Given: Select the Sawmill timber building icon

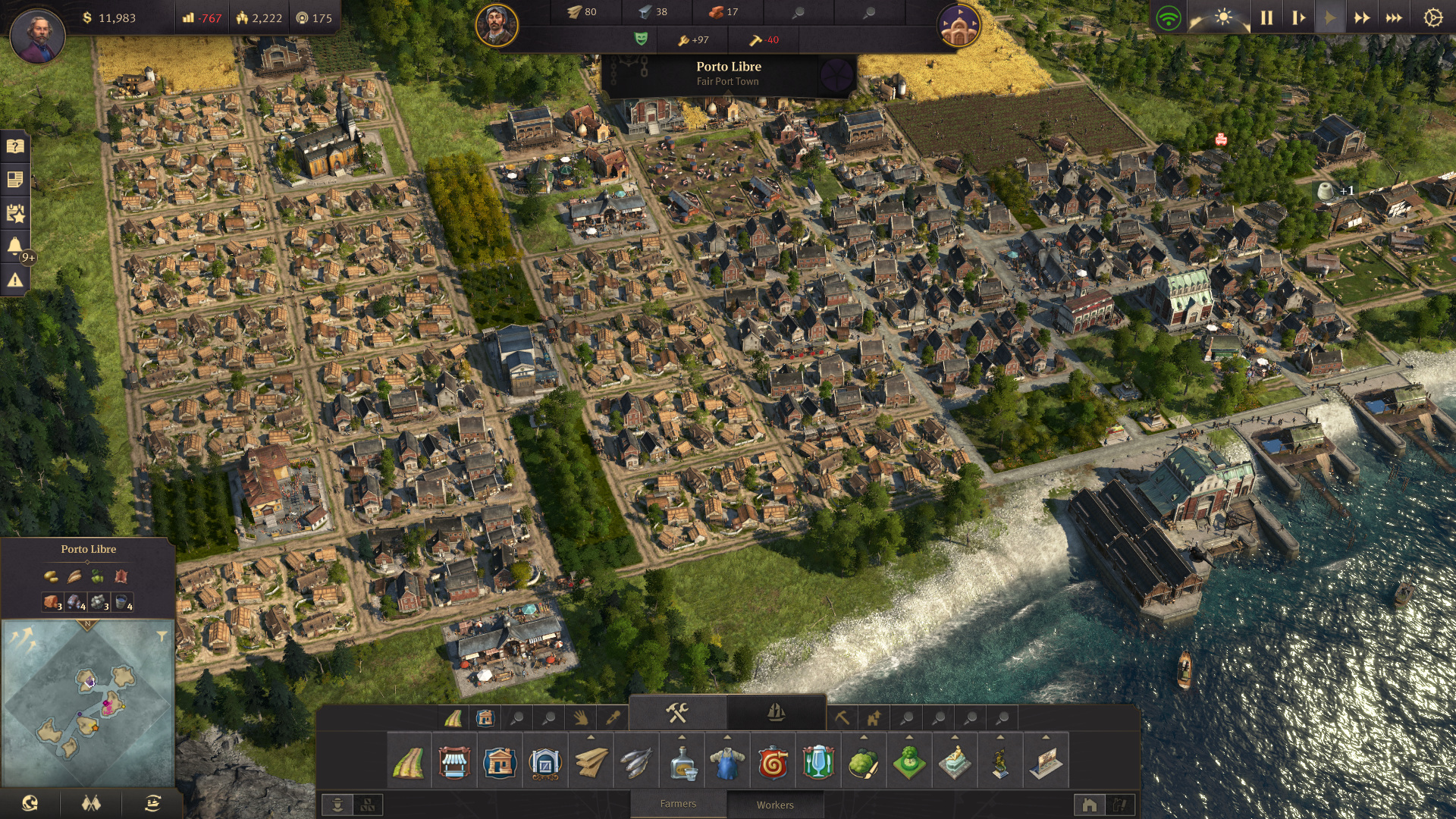Looking at the screenshot, I should (x=591, y=763).
